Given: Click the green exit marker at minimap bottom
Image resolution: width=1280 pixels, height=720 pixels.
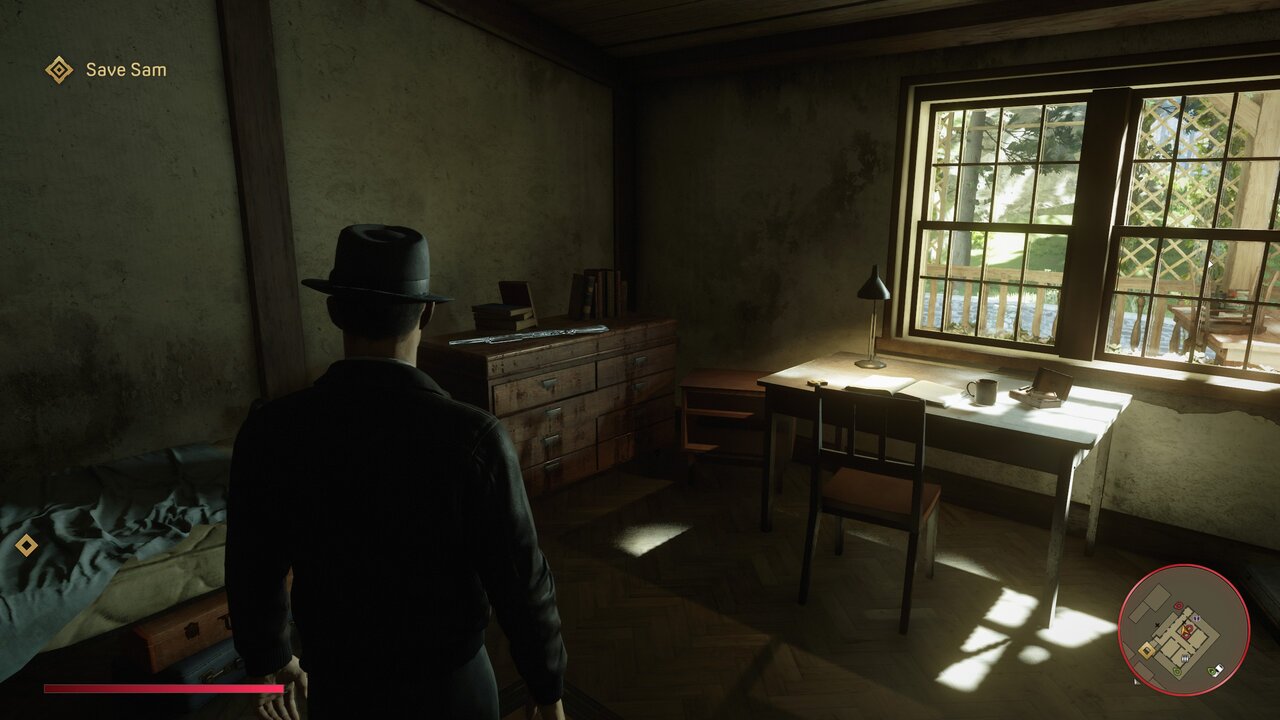Looking at the screenshot, I should [1177, 671].
